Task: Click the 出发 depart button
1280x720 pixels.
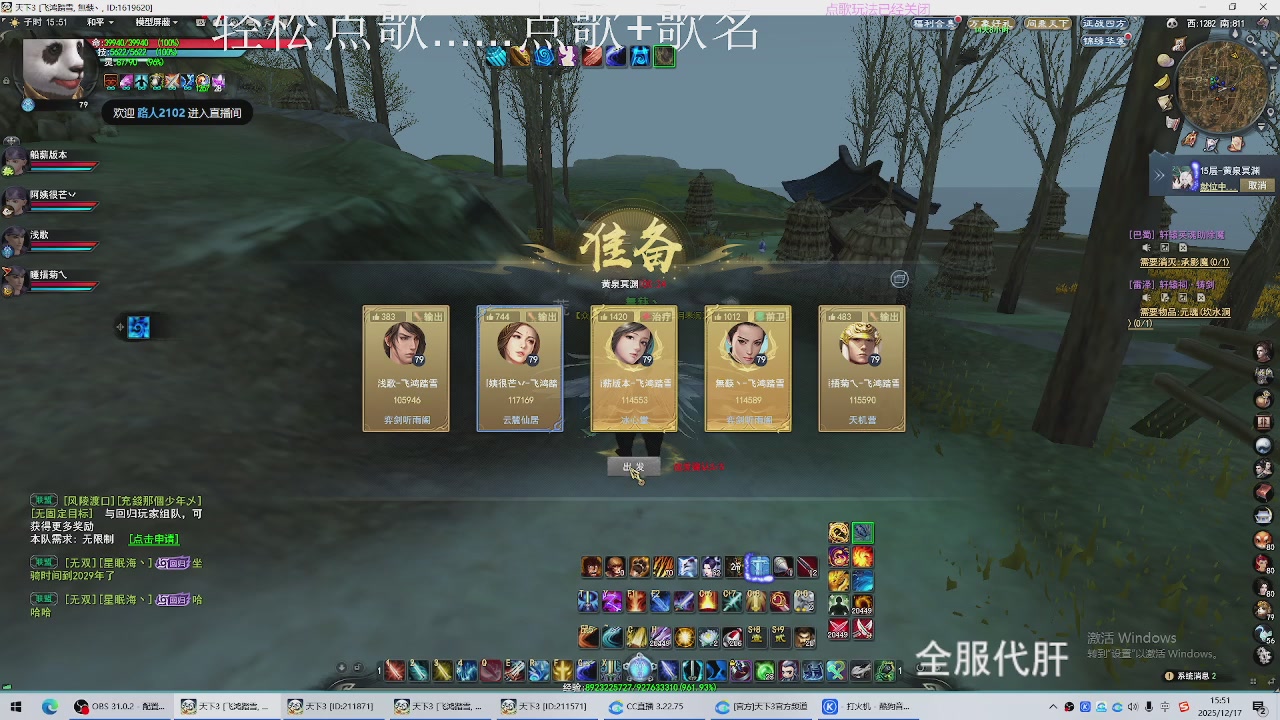Action: click(x=633, y=465)
